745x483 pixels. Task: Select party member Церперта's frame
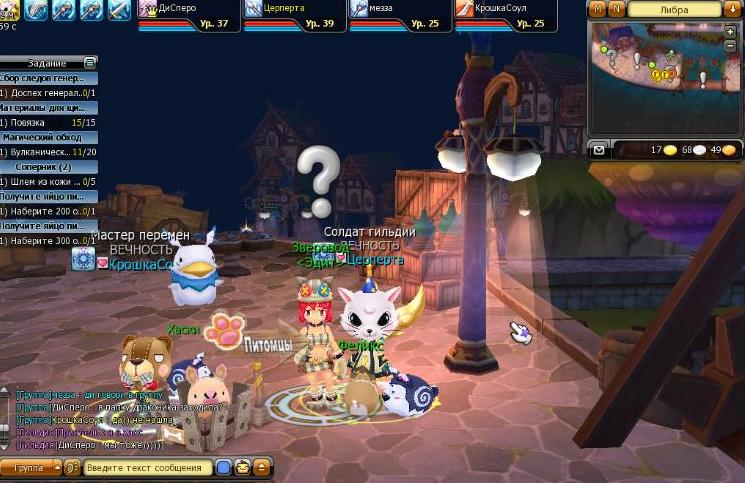click(294, 15)
